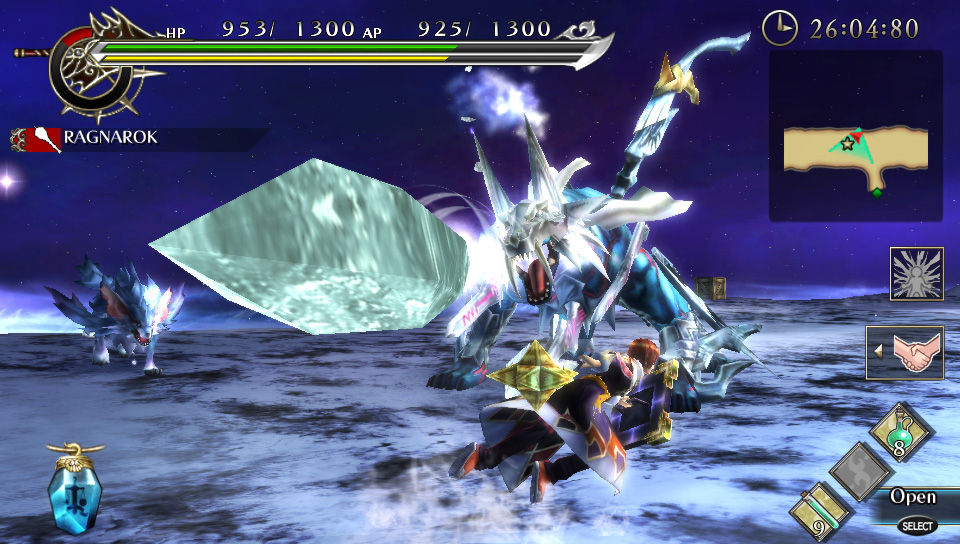Activate the glowing figure burst icon
The image size is (960, 544).
coord(916,274)
